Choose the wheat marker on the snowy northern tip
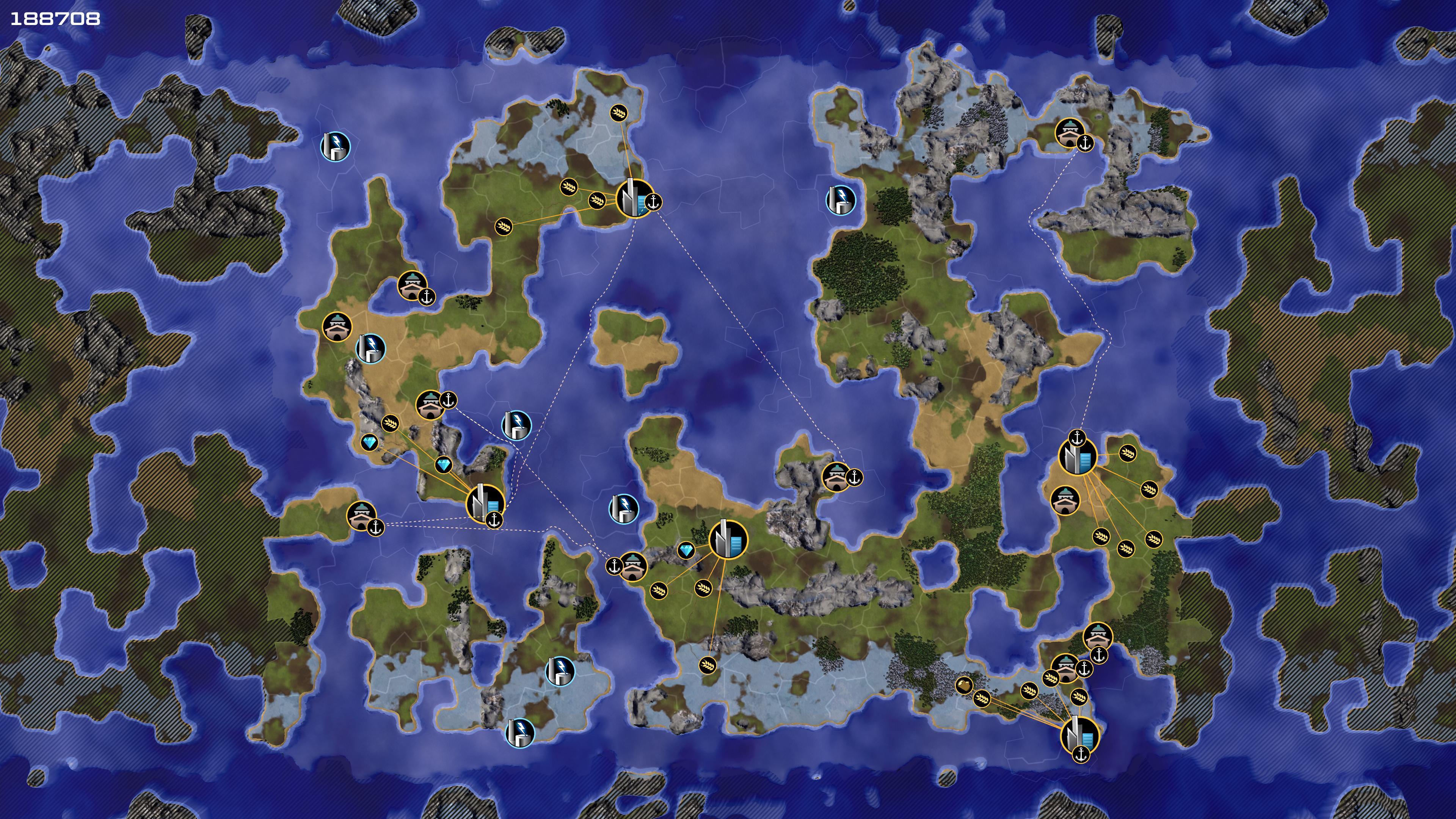Image resolution: width=1456 pixels, height=819 pixels. (x=619, y=113)
